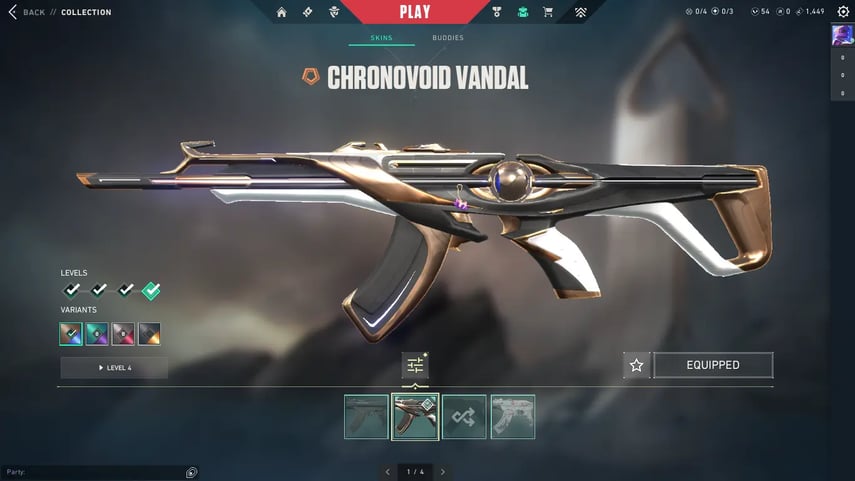Play the Level 4 preview video
Image resolution: width=855 pixels, height=481 pixels.
coord(114,368)
